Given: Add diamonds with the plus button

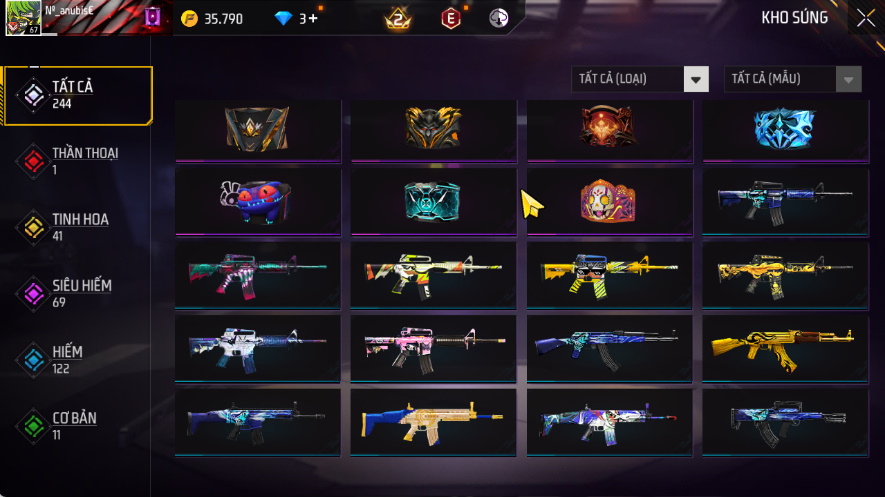Looking at the screenshot, I should 313,18.
